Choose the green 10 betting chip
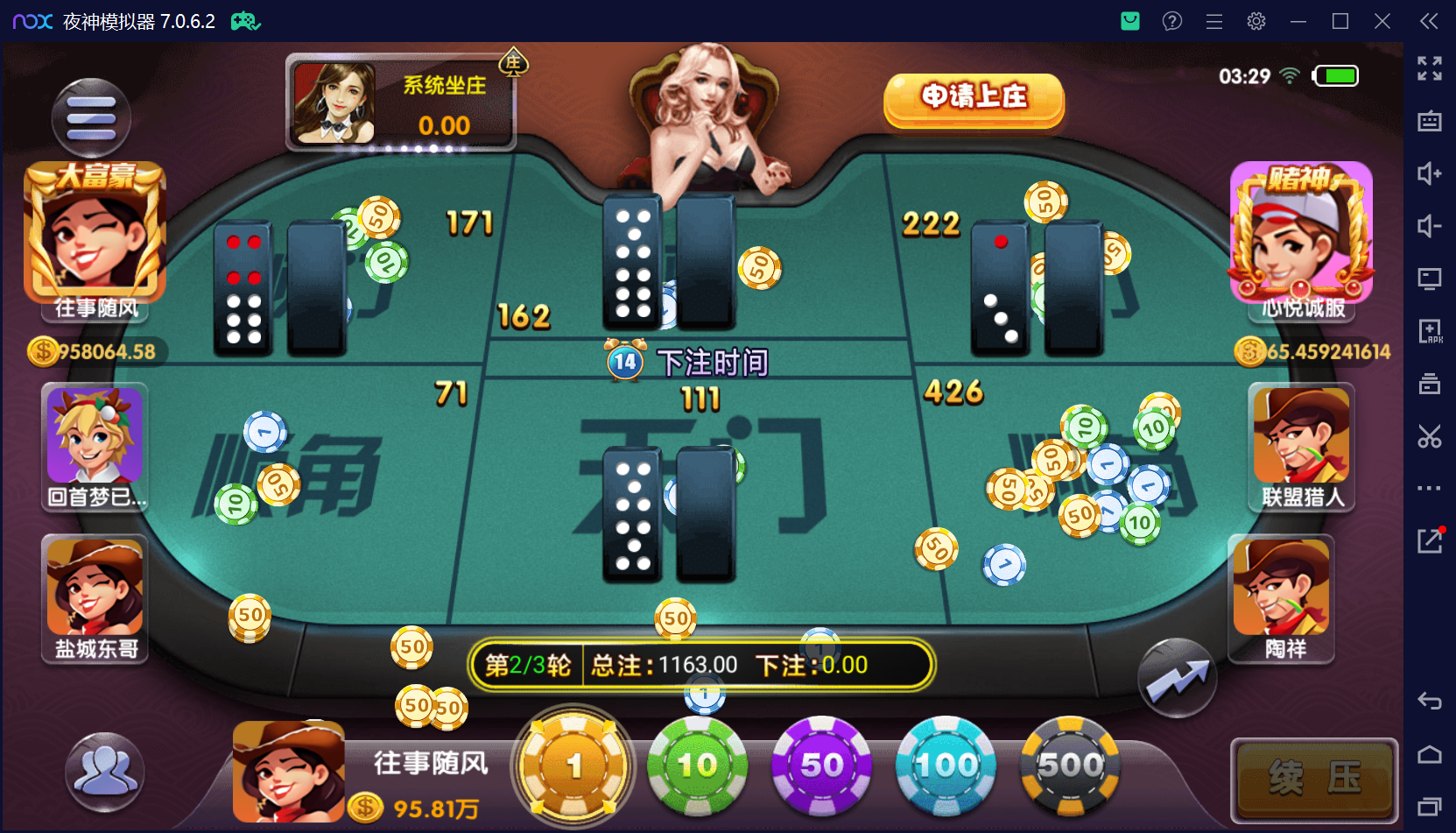Image resolution: width=1456 pixels, height=833 pixels. pyautogui.click(x=697, y=766)
